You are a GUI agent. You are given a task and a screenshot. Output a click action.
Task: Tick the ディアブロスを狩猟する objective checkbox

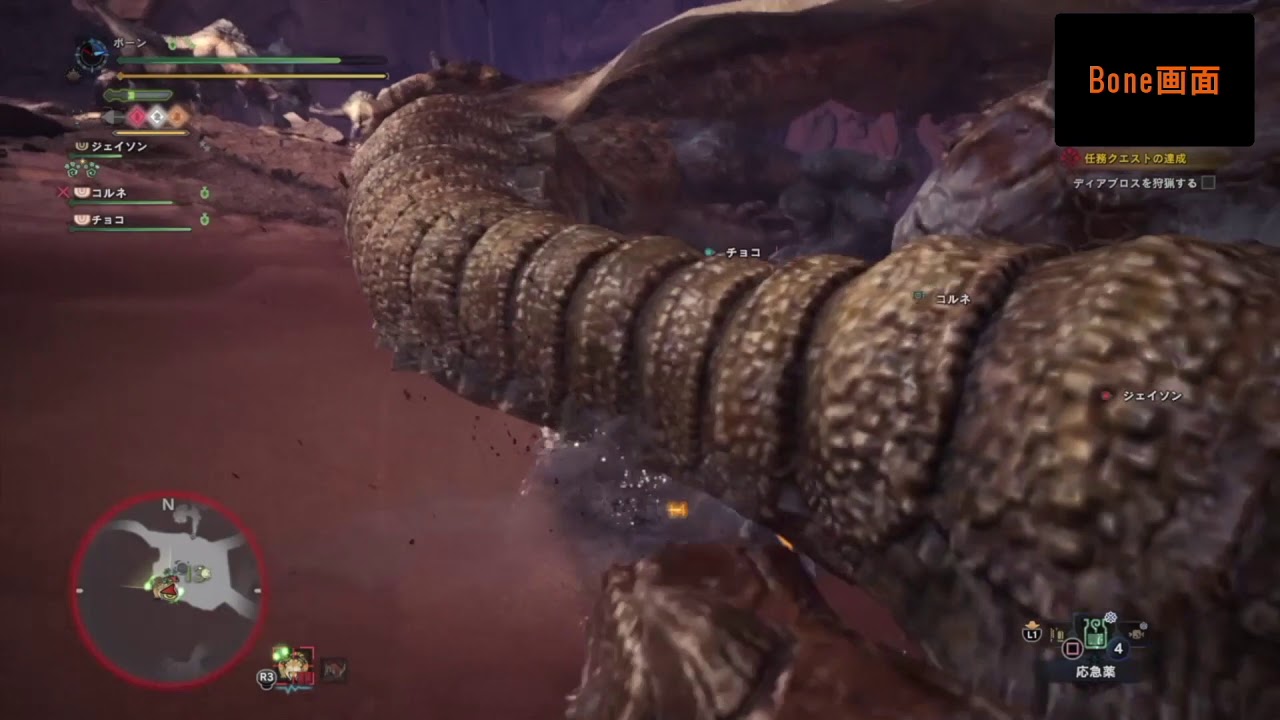pyautogui.click(x=1210, y=184)
